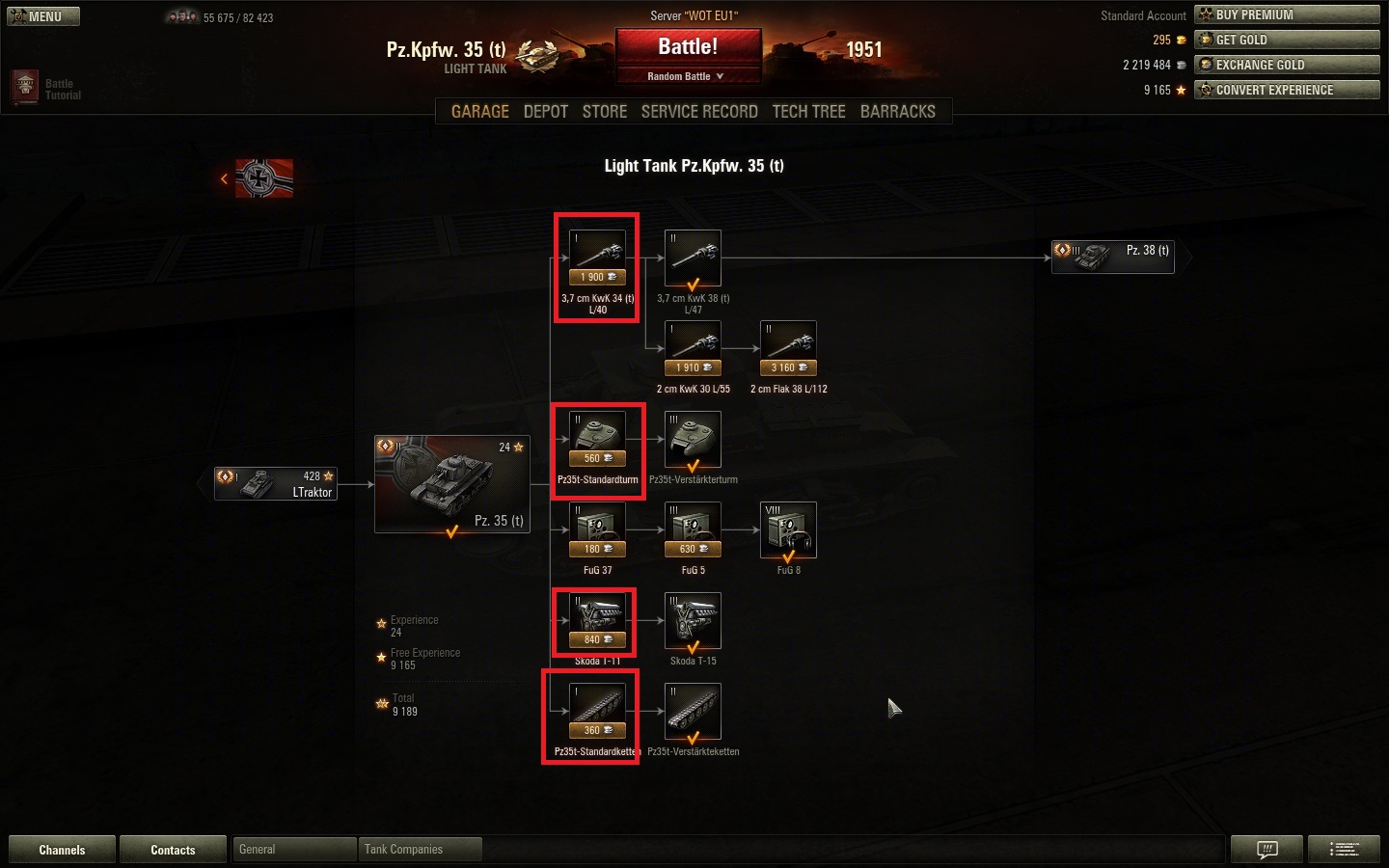The width and height of the screenshot is (1389, 868).
Task: Open the DEPOT tab
Action: (545, 112)
